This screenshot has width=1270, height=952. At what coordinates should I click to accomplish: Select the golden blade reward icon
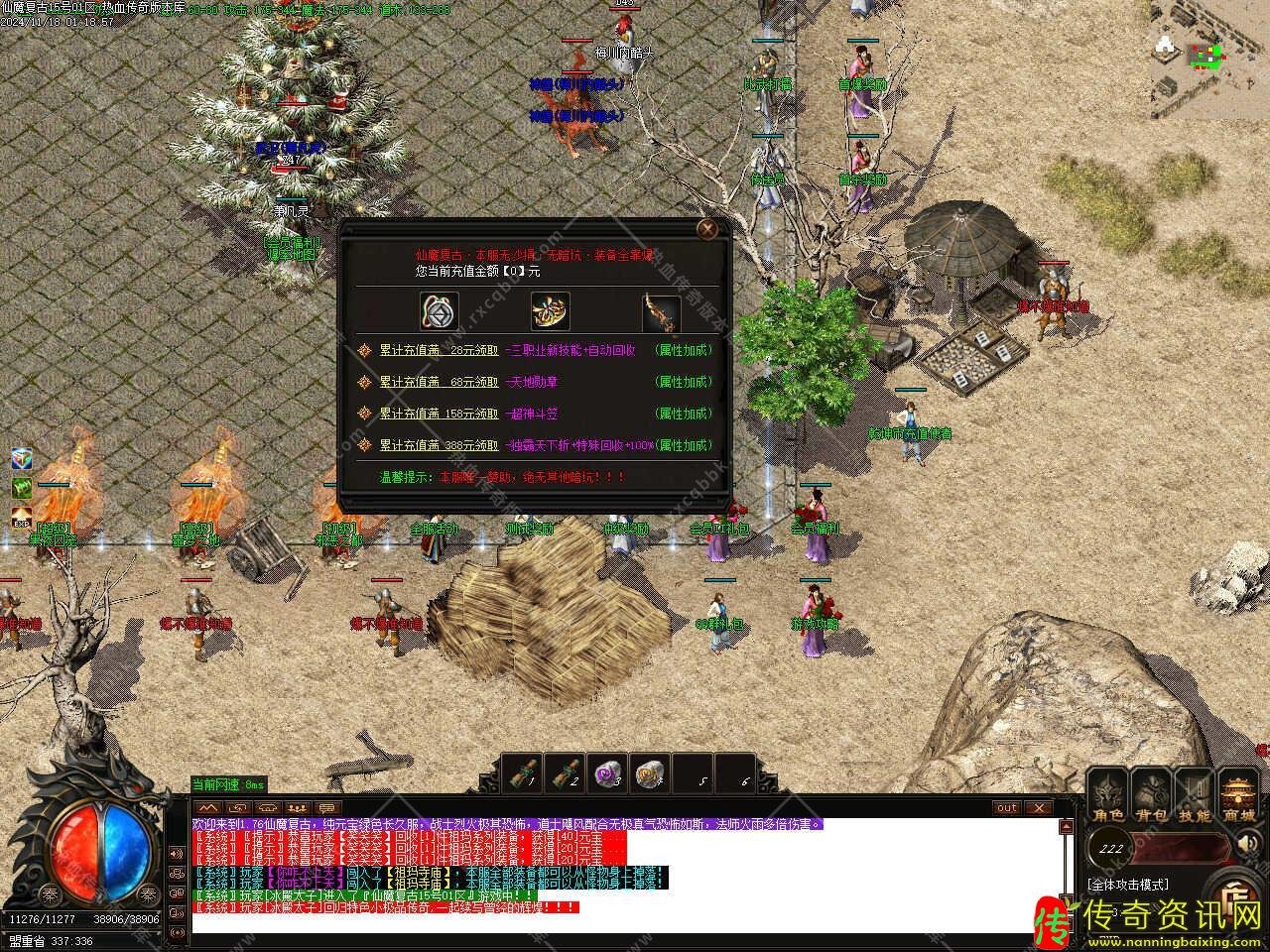point(661,309)
